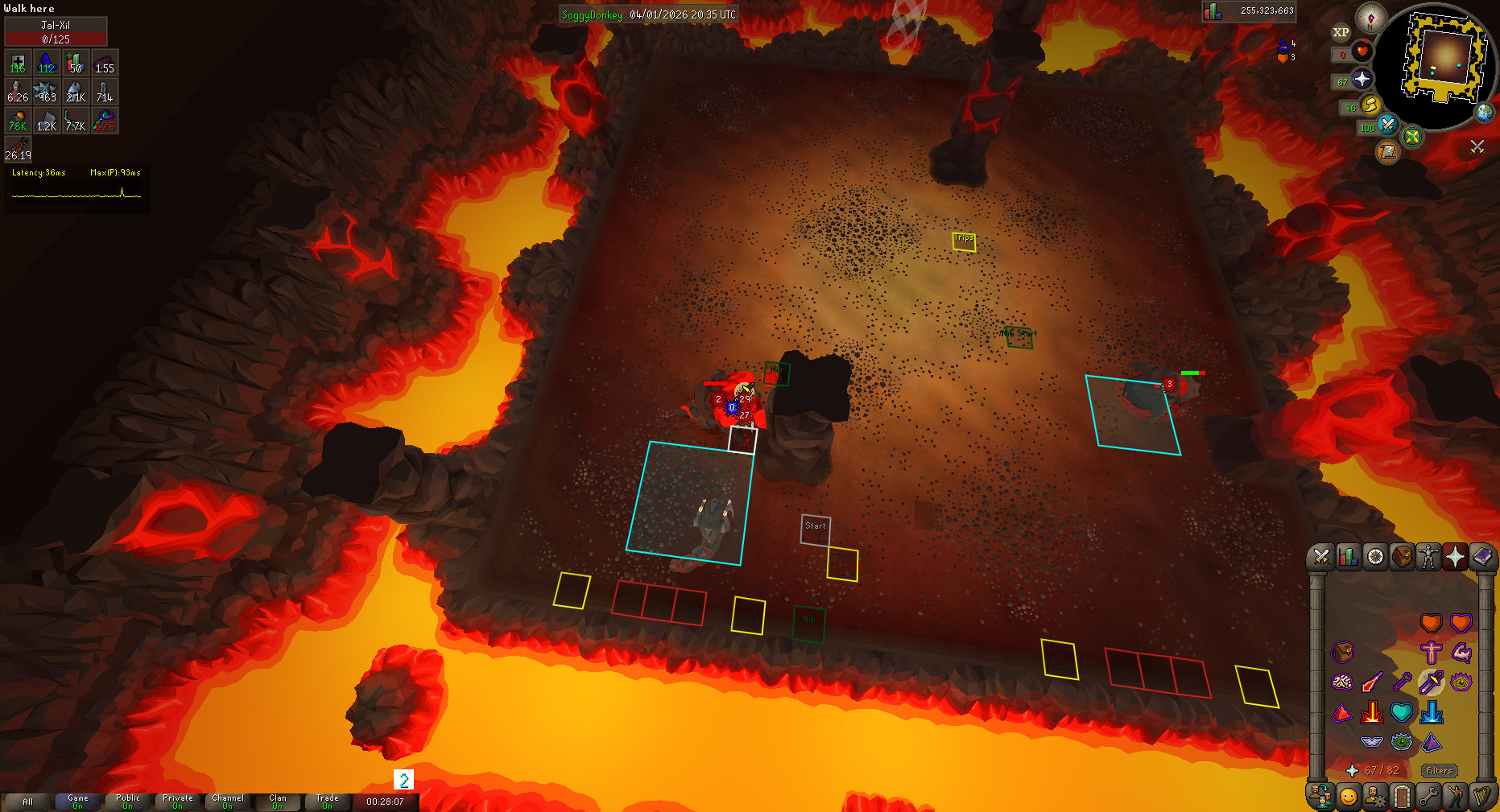Click the compass to face north

coord(1370,17)
